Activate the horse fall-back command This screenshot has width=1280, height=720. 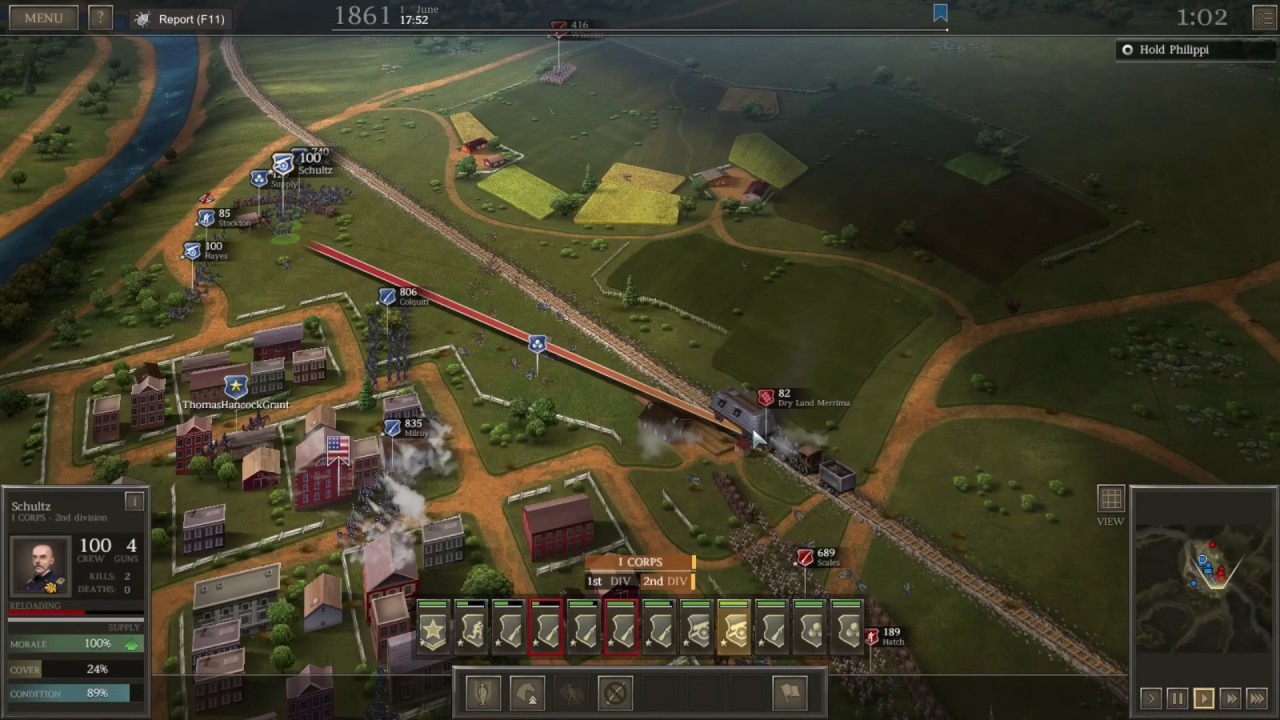528,692
